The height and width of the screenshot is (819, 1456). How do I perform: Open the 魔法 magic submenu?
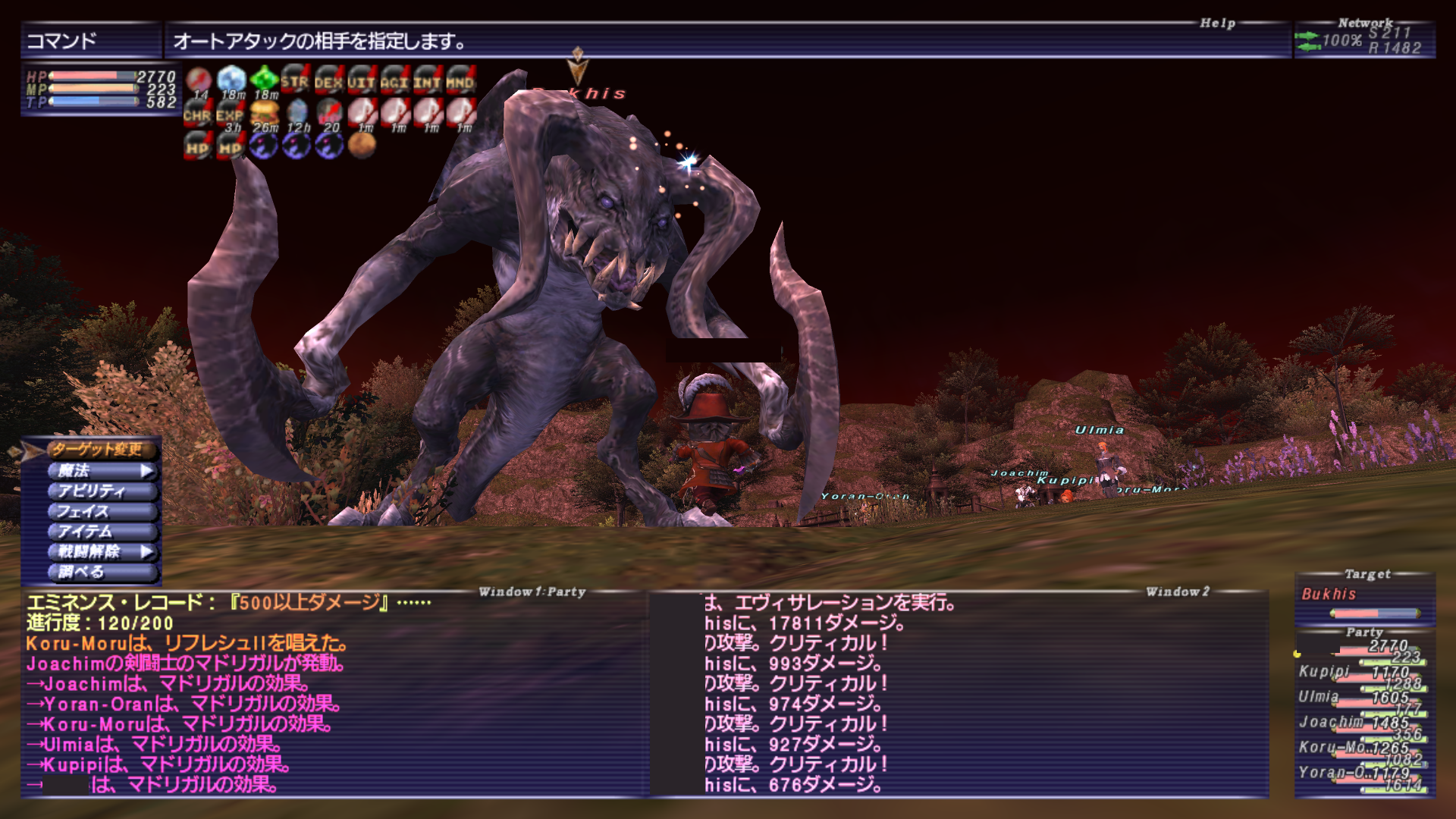[101, 471]
